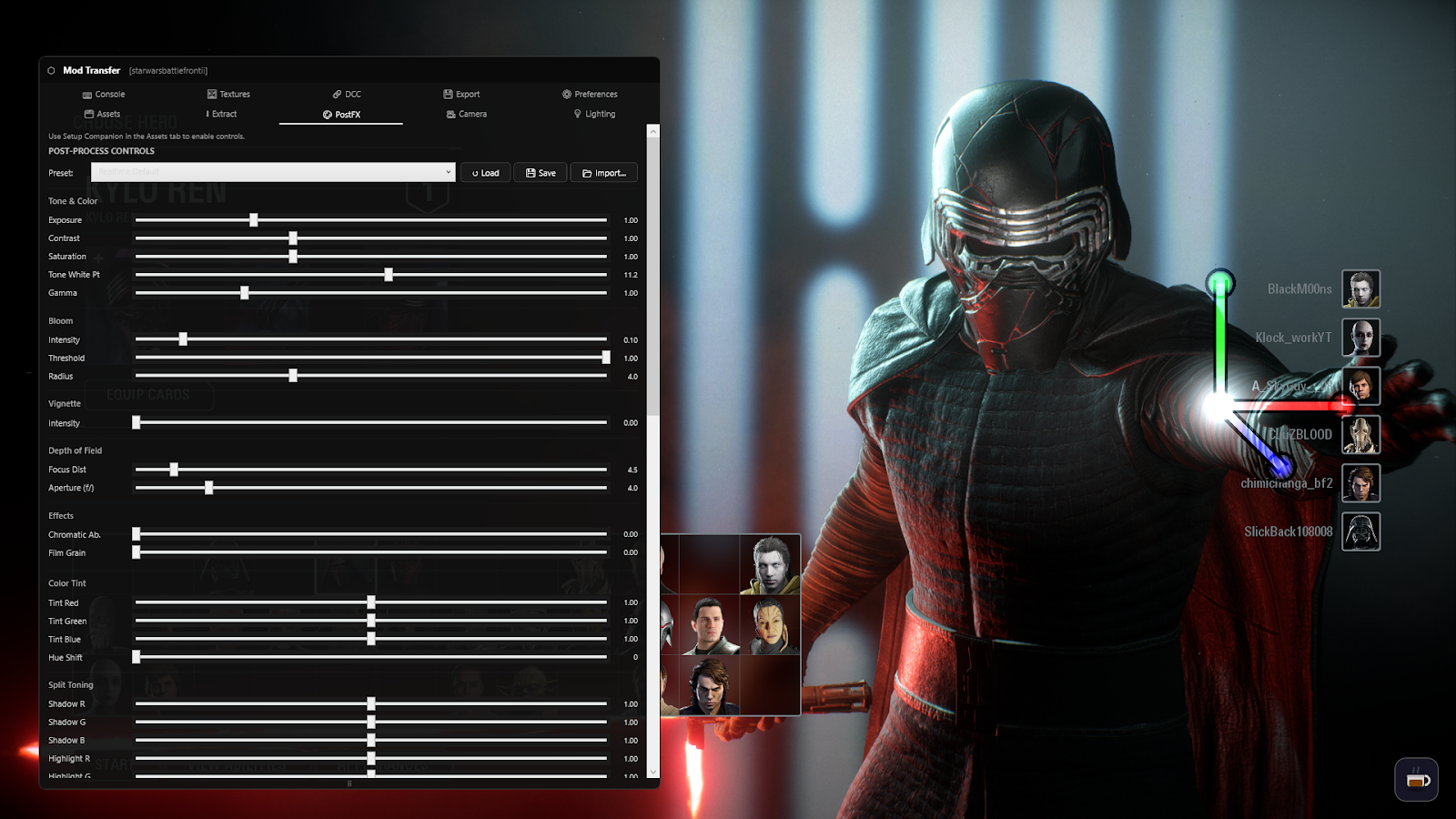This screenshot has width=1456, height=819.
Task: Click the Import... button
Action: (x=603, y=172)
